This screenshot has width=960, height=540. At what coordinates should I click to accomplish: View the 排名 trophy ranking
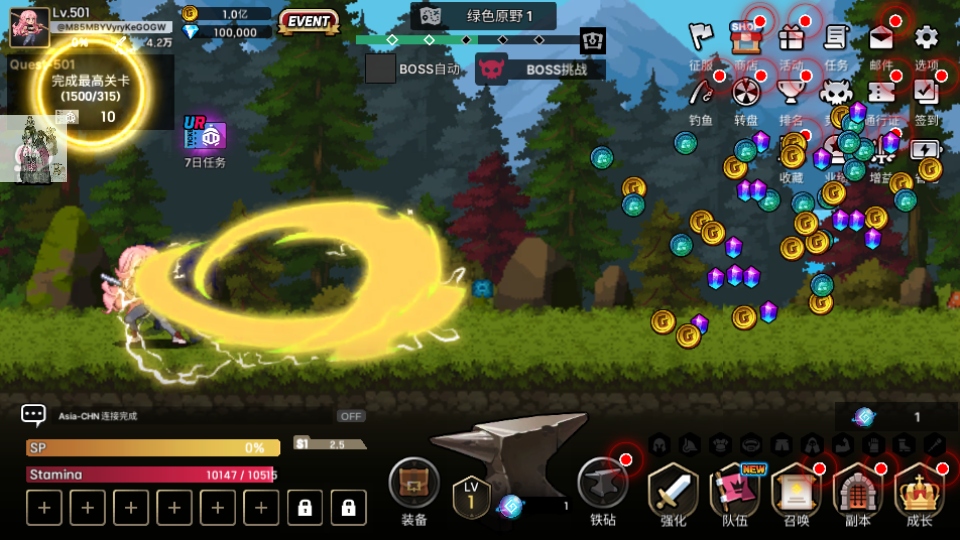791,94
